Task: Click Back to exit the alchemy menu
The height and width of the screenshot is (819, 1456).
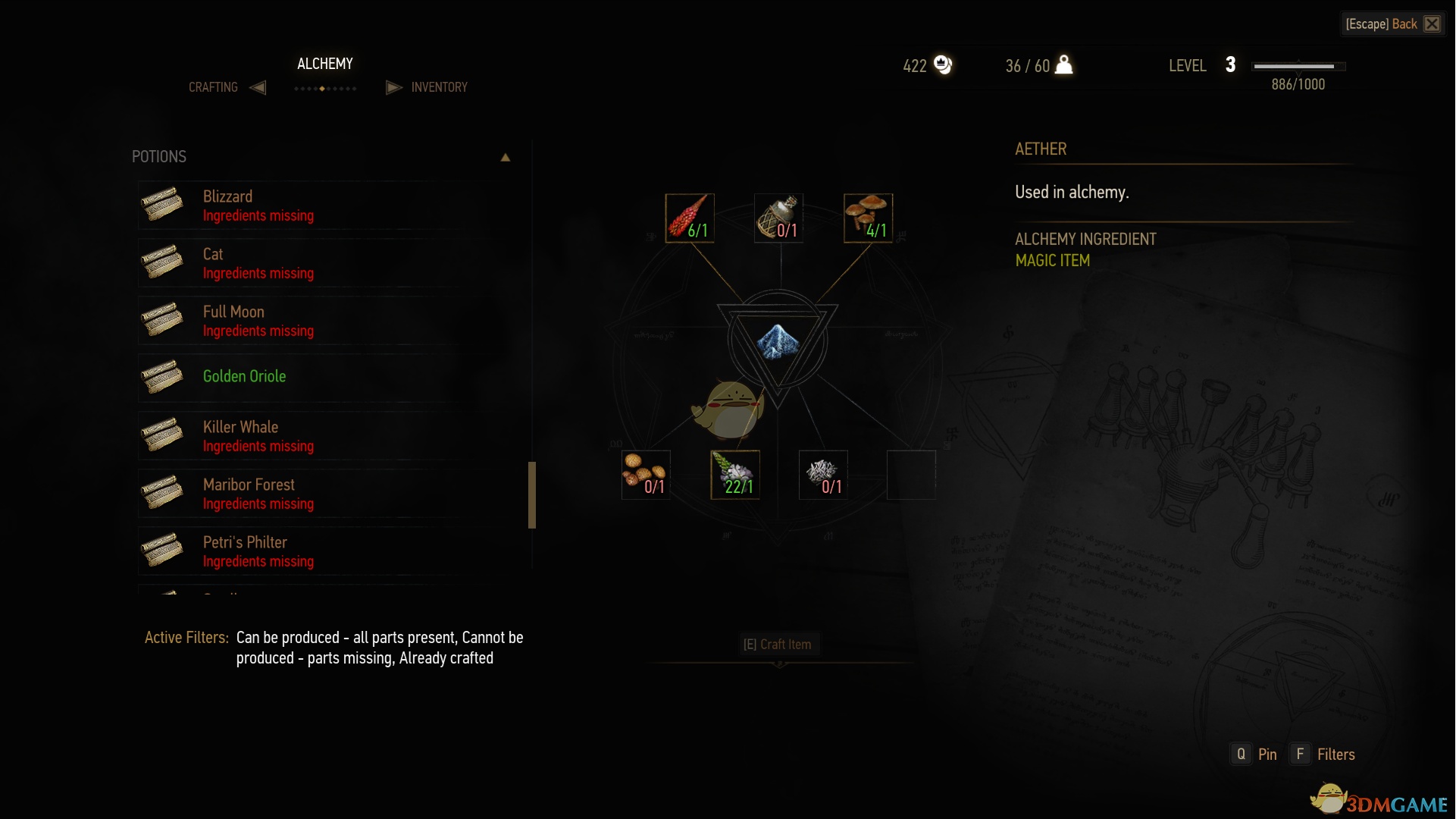Action: [1393, 24]
